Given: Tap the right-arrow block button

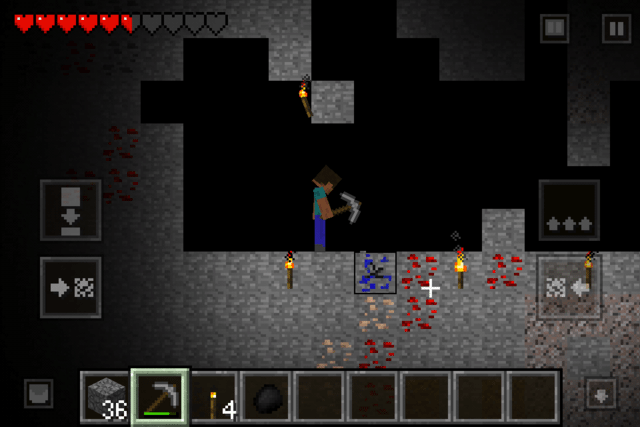Looking at the screenshot, I should pyautogui.click(x=70, y=287).
